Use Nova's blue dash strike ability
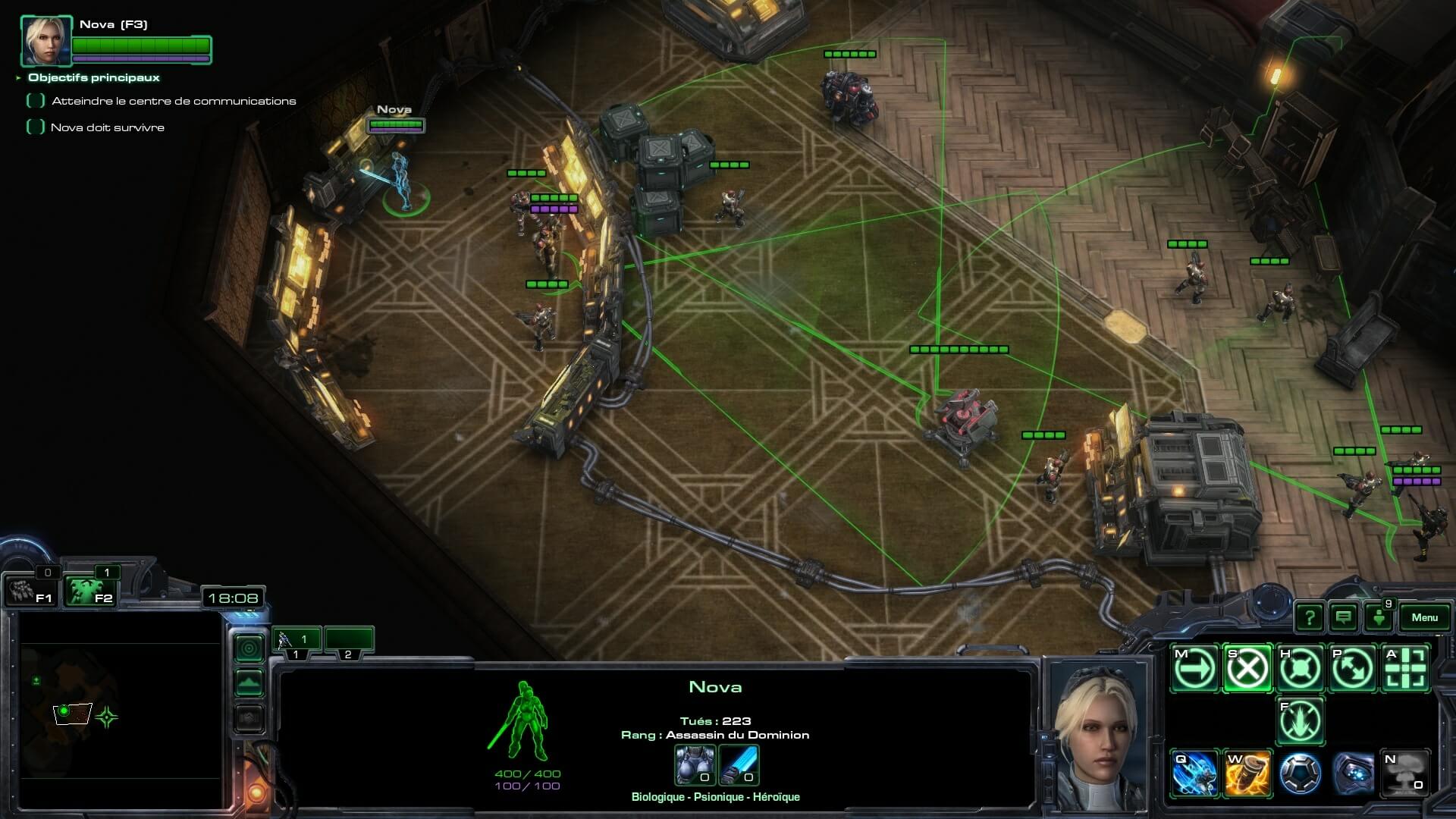 [x=1194, y=774]
